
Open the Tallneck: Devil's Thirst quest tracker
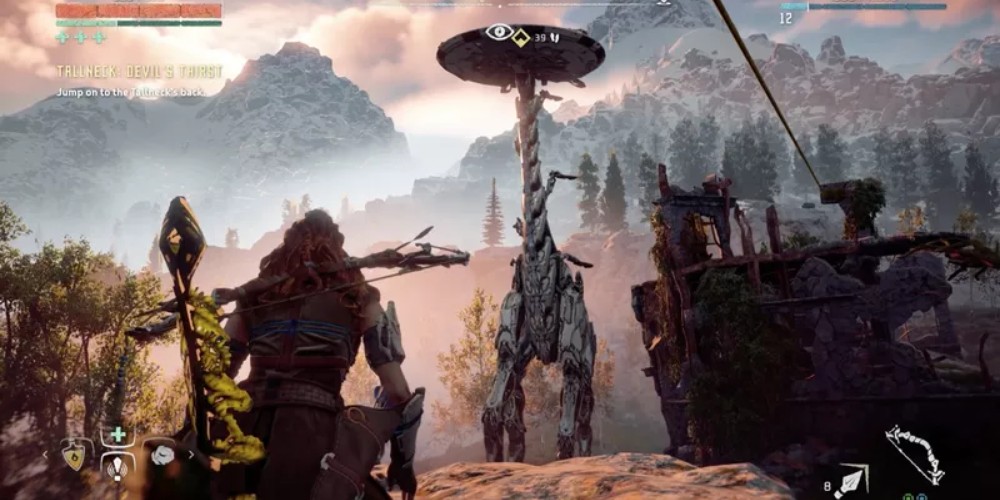coord(139,72)
